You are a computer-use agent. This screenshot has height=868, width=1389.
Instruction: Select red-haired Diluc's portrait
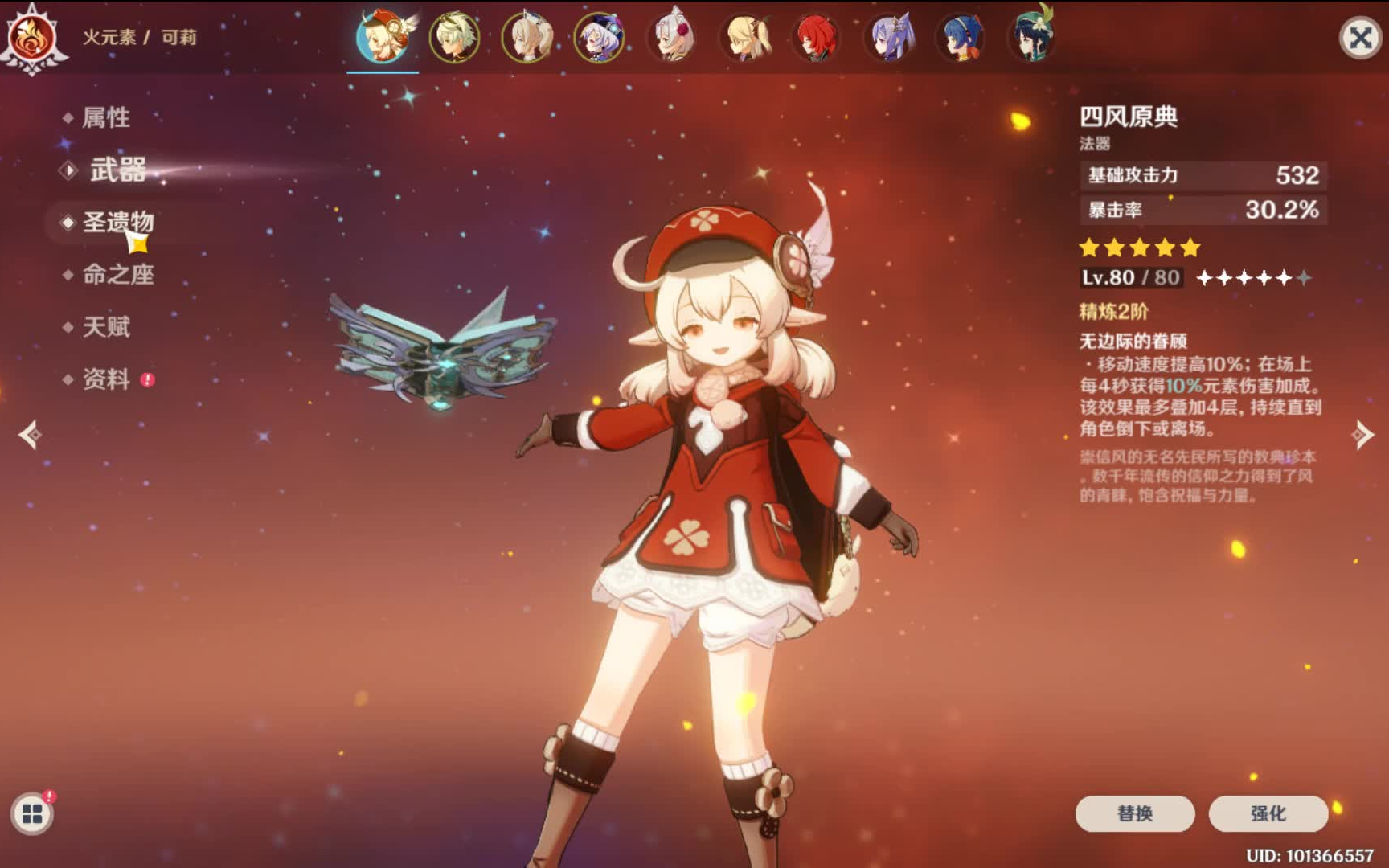pyautogui.click(x=816, y=37)
